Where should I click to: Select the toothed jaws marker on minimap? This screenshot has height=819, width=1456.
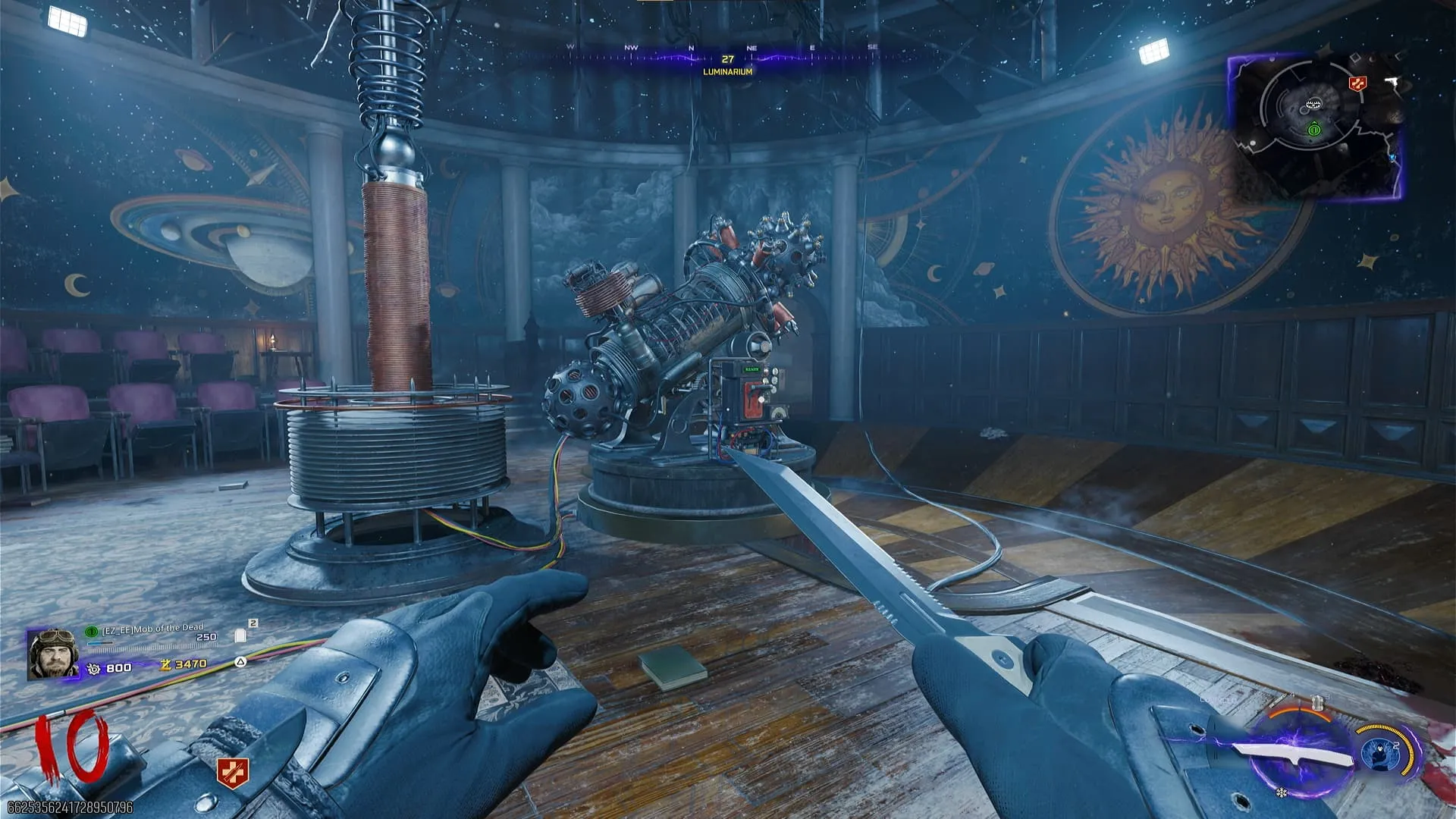click(x=1314, y=104)
